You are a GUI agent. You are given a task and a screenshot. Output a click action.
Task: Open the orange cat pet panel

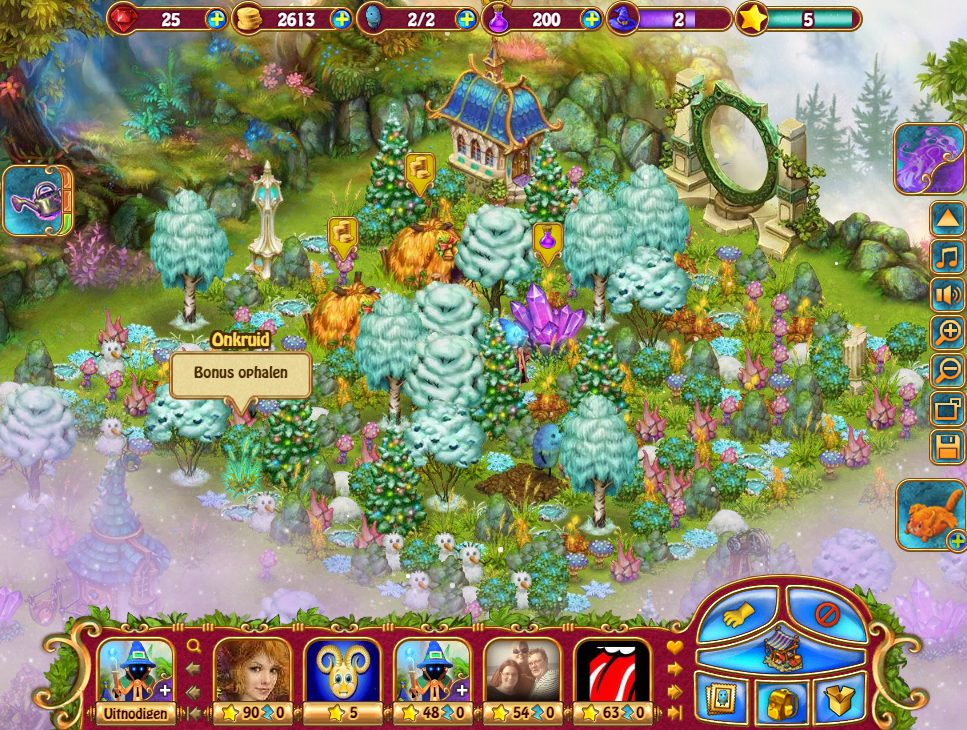930,515
